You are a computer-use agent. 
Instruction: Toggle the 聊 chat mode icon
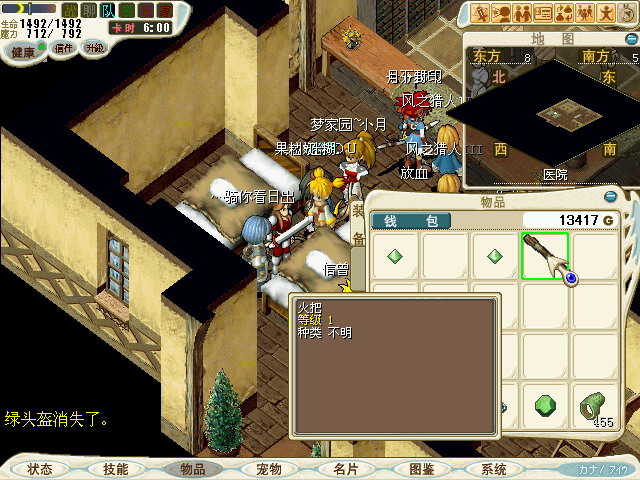point(89,10)
